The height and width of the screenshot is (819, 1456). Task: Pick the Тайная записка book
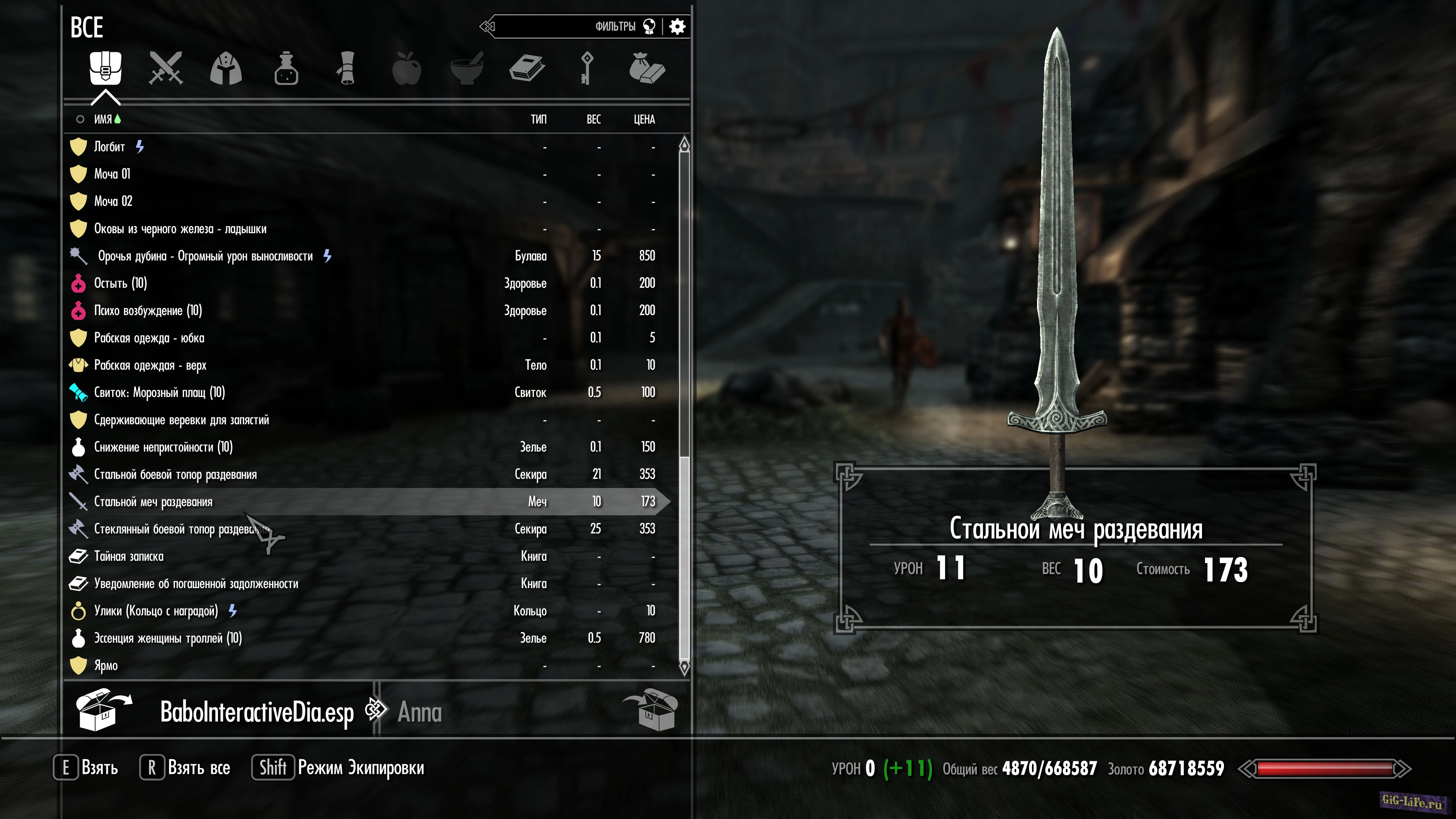pyautogui.click(x=129, y=556)
